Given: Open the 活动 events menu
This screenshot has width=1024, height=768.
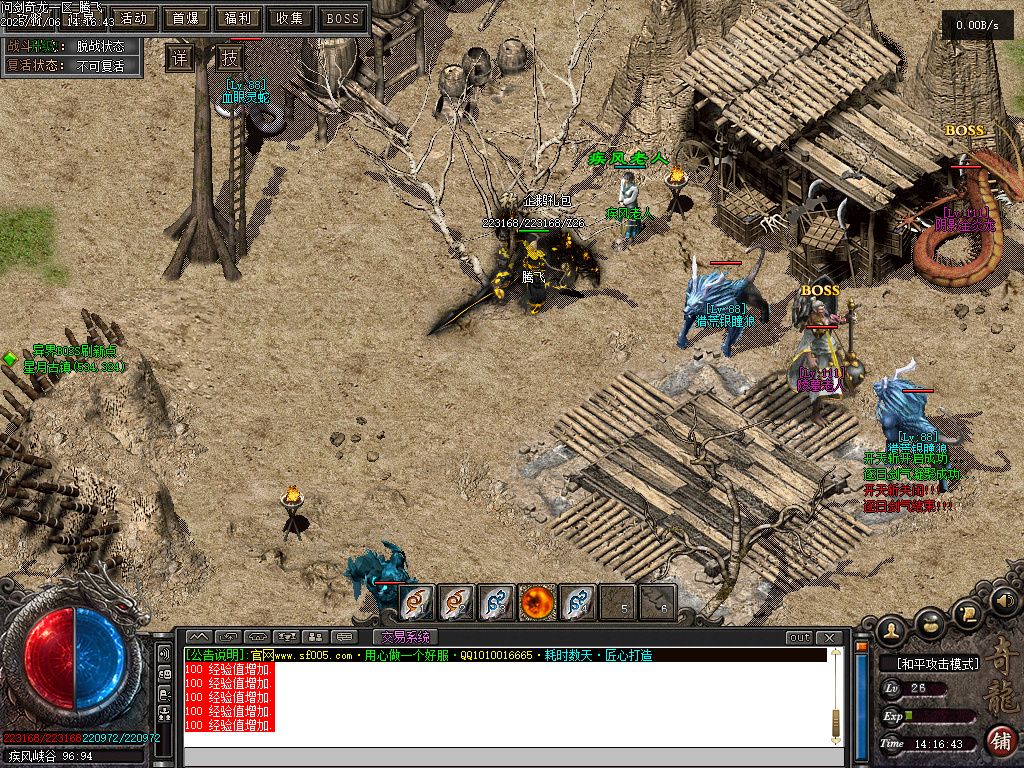Looking at the screenshot, I should point(135,18).
